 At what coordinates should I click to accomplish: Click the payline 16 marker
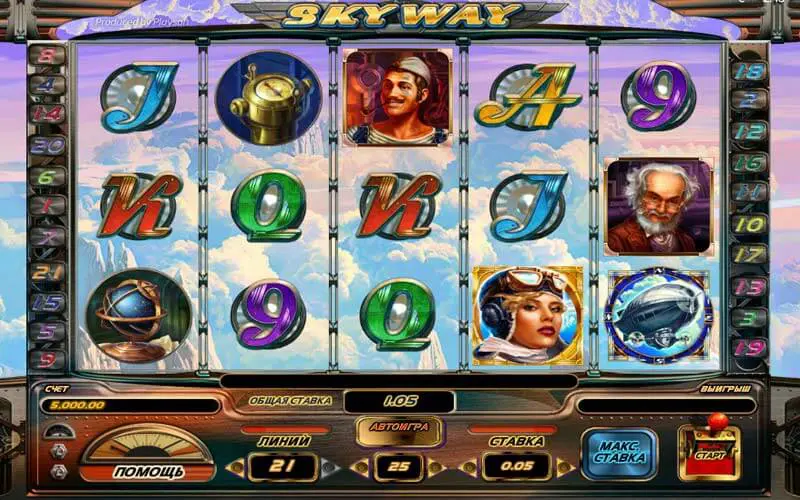pos(748,163)
